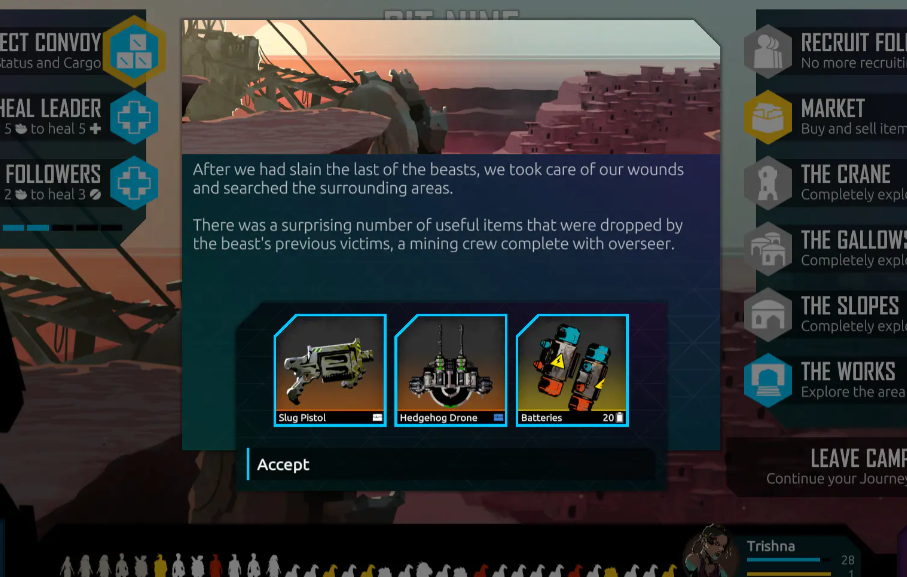Select Trishna's character portrait
Screen dimensions: 907x577
point(713,550)
